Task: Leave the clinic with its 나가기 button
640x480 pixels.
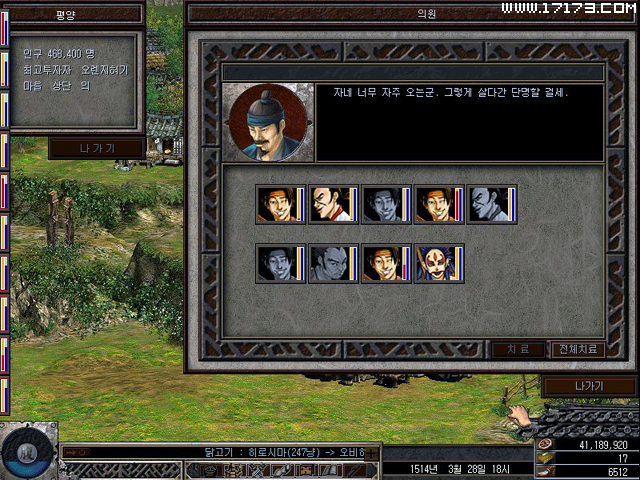Action: [x=588, y=386]
